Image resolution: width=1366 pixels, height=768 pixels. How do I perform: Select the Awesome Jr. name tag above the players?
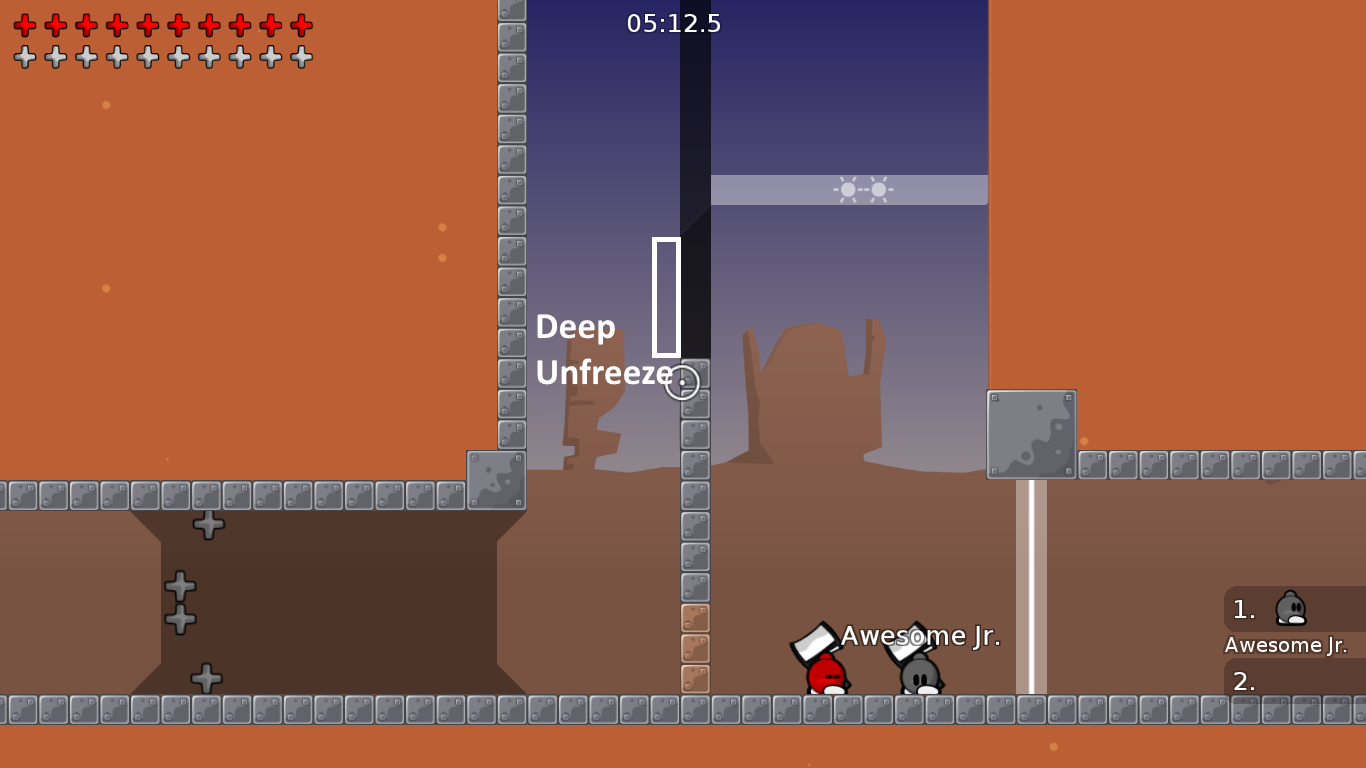tap(919, 635)
